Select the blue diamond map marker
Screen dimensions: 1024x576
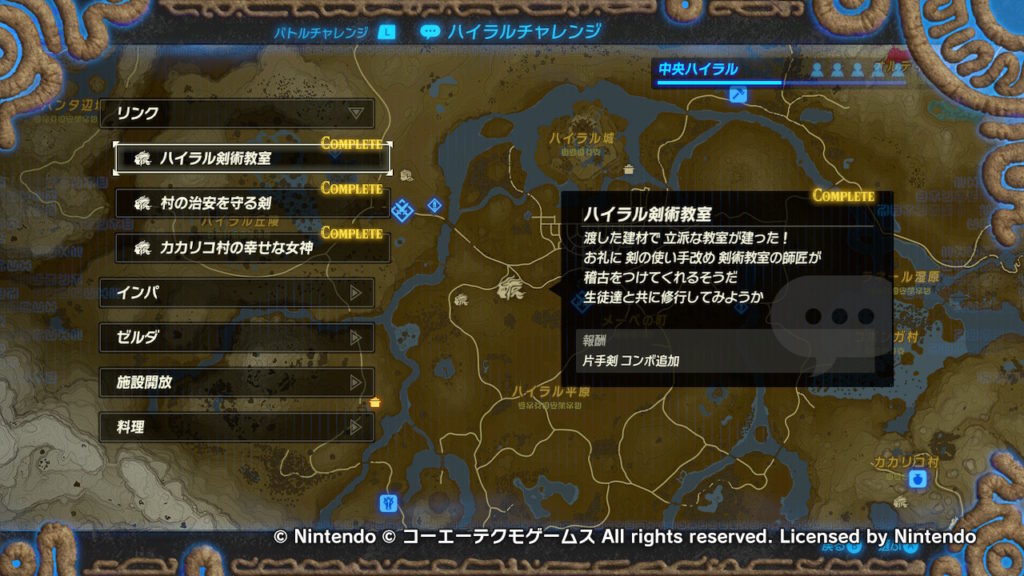403,210
